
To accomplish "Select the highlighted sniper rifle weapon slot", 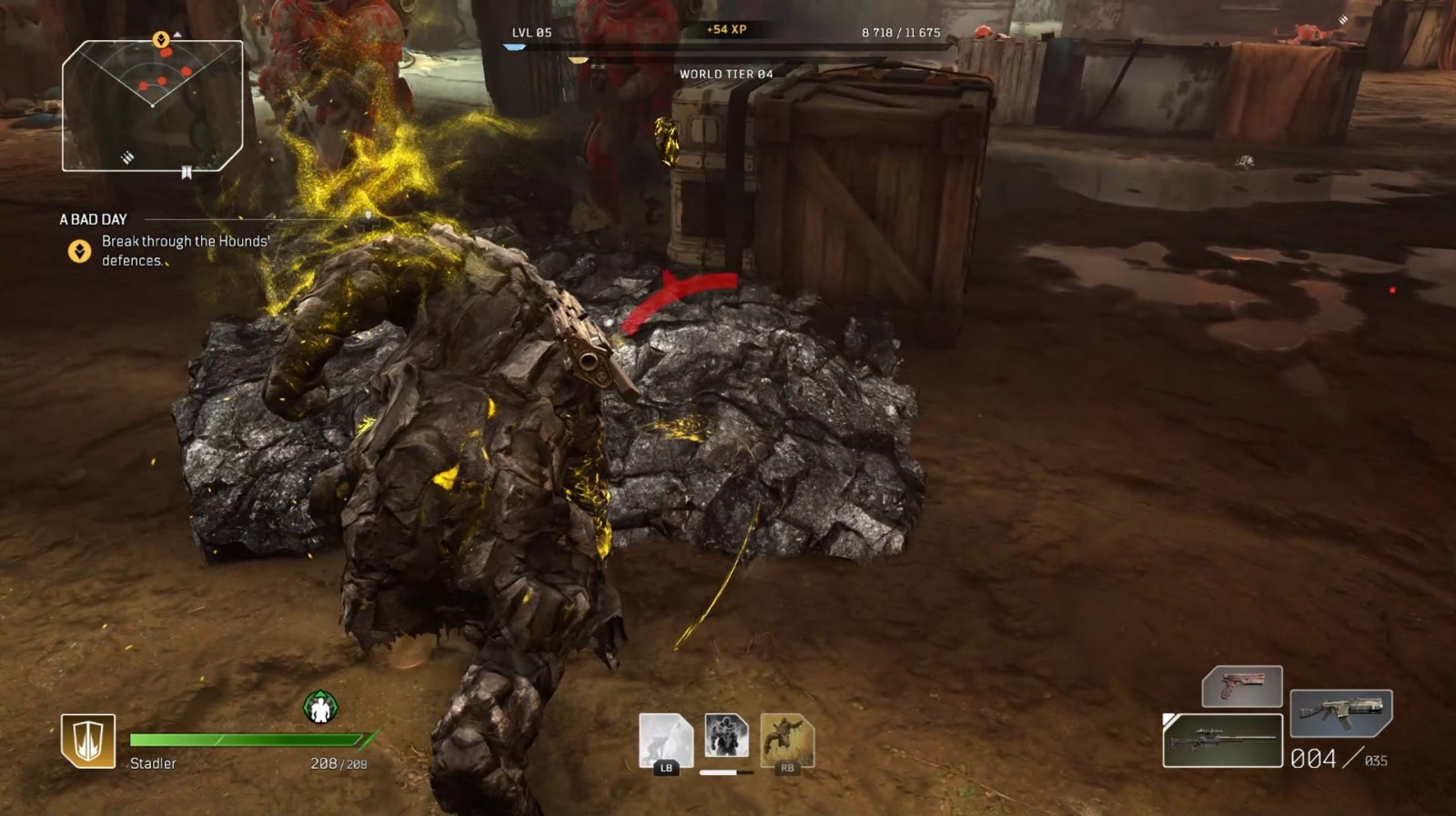I will (x=1222, y=740).
